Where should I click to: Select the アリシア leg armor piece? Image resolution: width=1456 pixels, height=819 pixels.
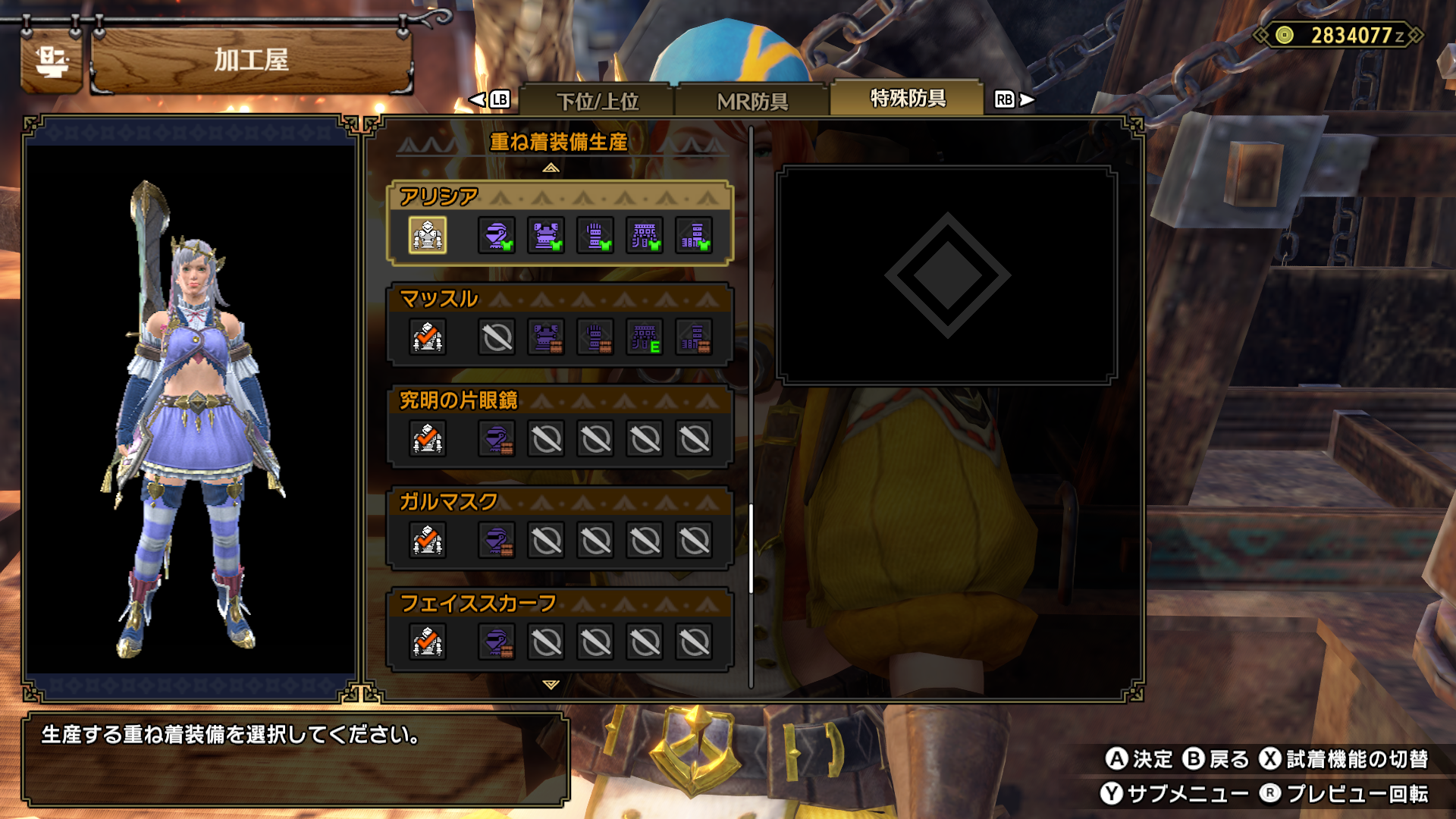click(x=694, y=235)
